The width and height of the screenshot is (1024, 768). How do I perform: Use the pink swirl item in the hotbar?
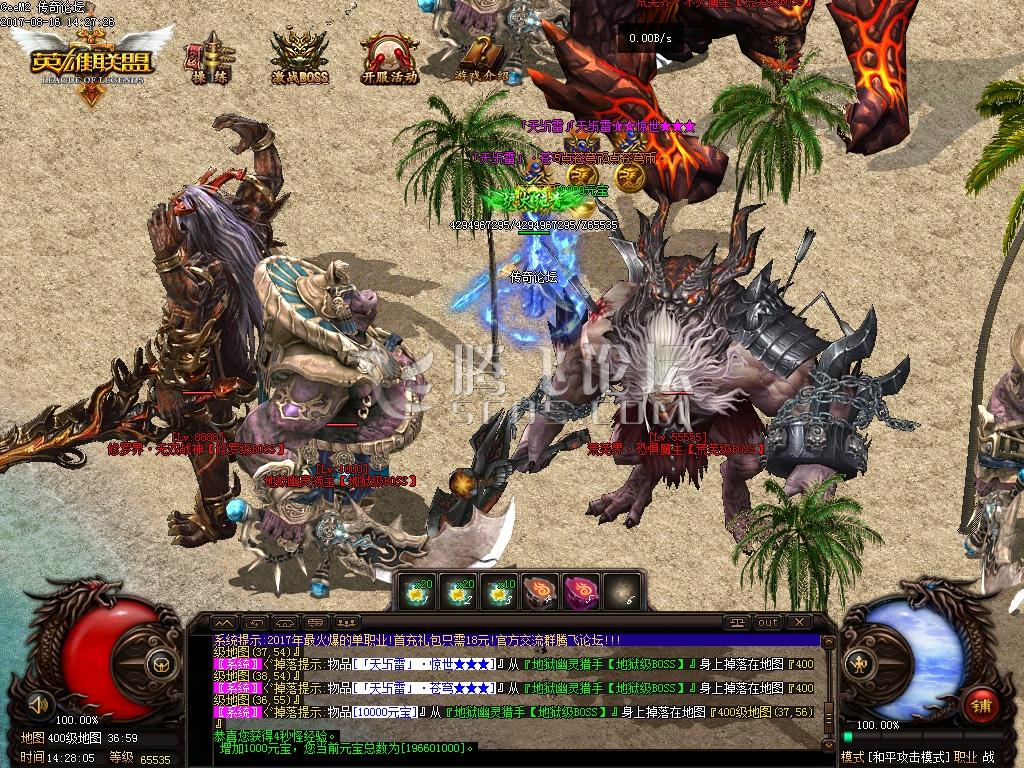pyautogui.click(x=580, y=592)
